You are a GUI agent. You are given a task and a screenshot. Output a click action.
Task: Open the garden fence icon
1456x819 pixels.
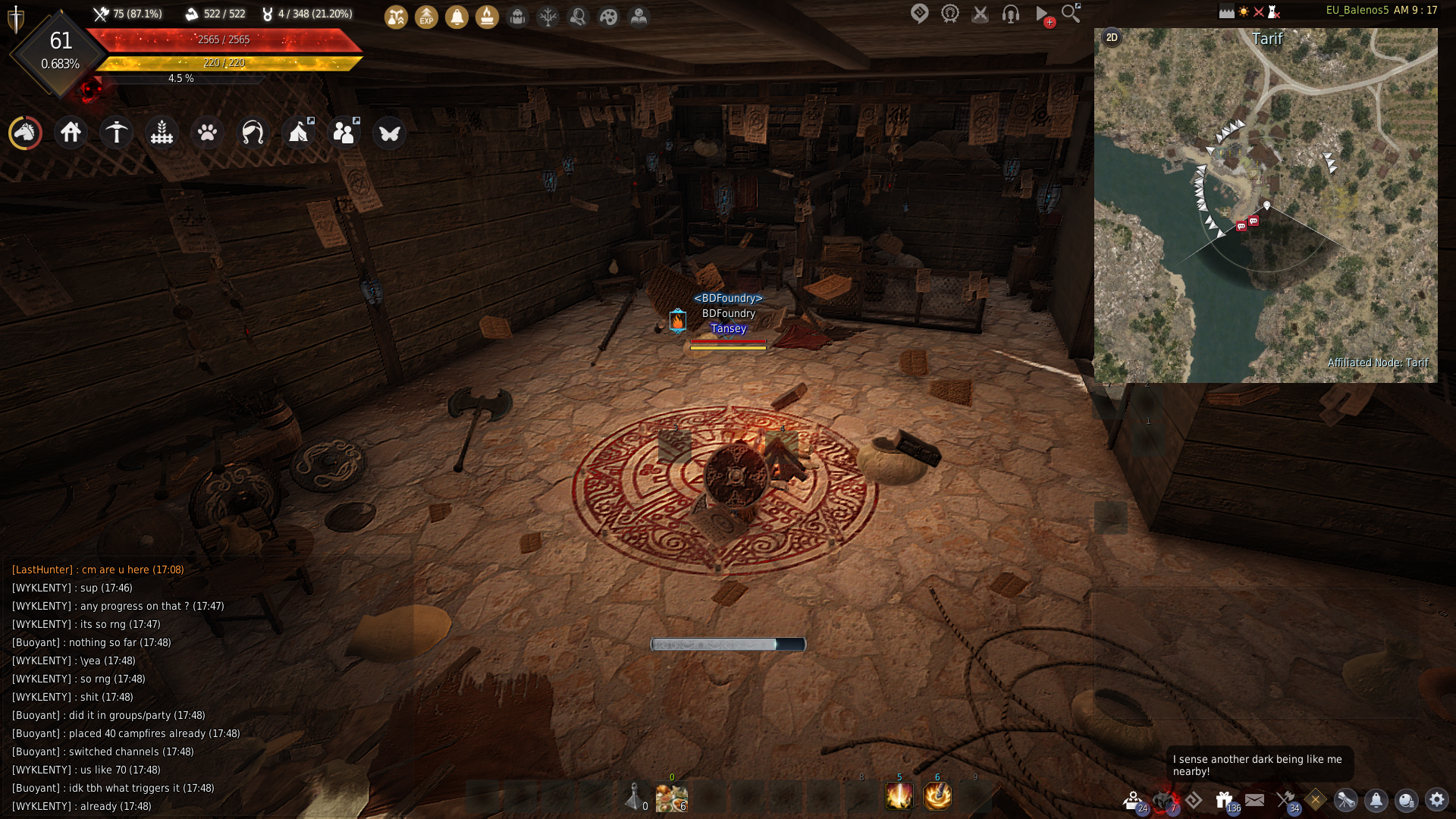click(x=162, y=133)
